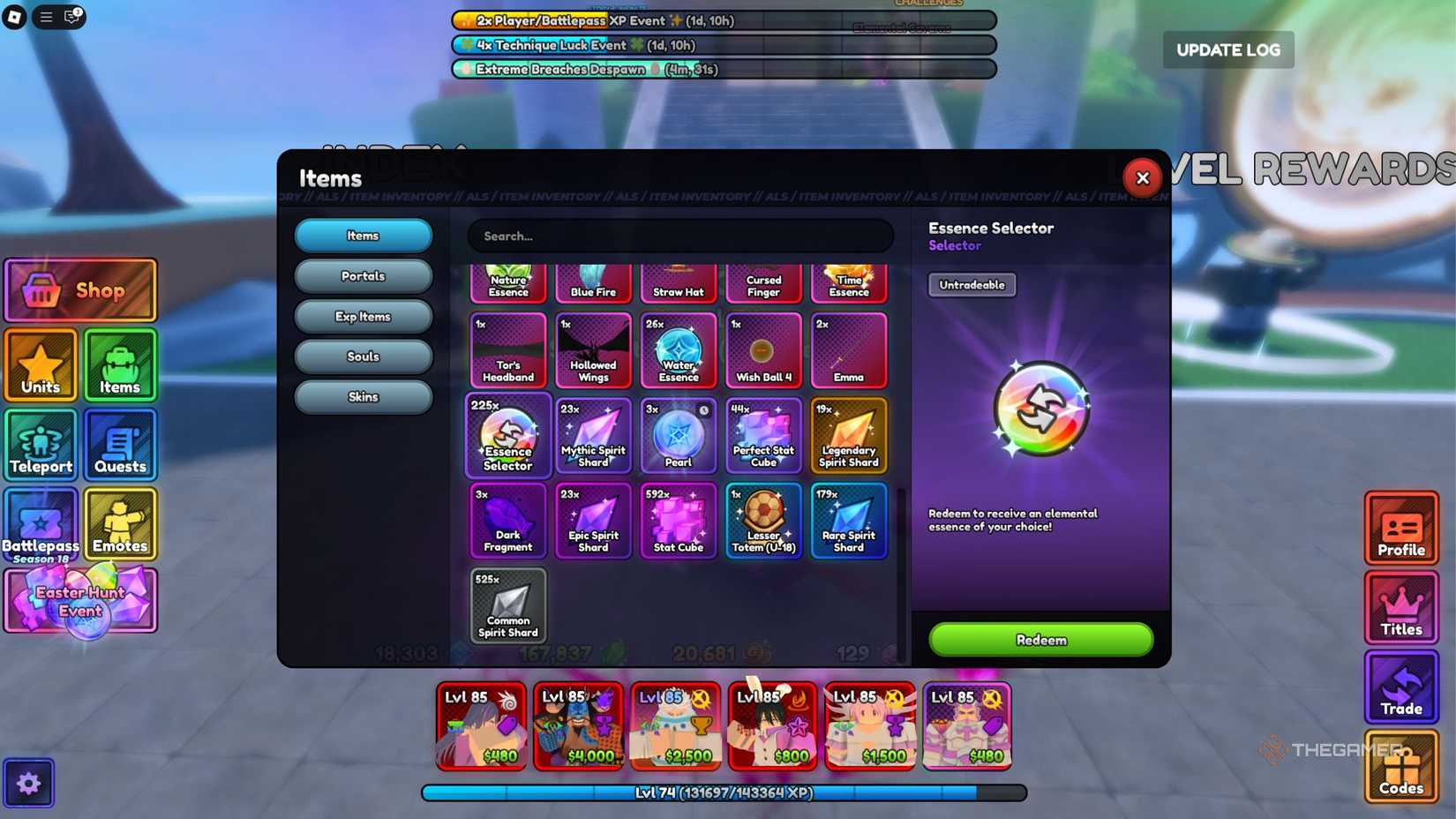Screen dimensions: 1456x819
Task: Switch to the Portals tab
Action: click(363, 276)
